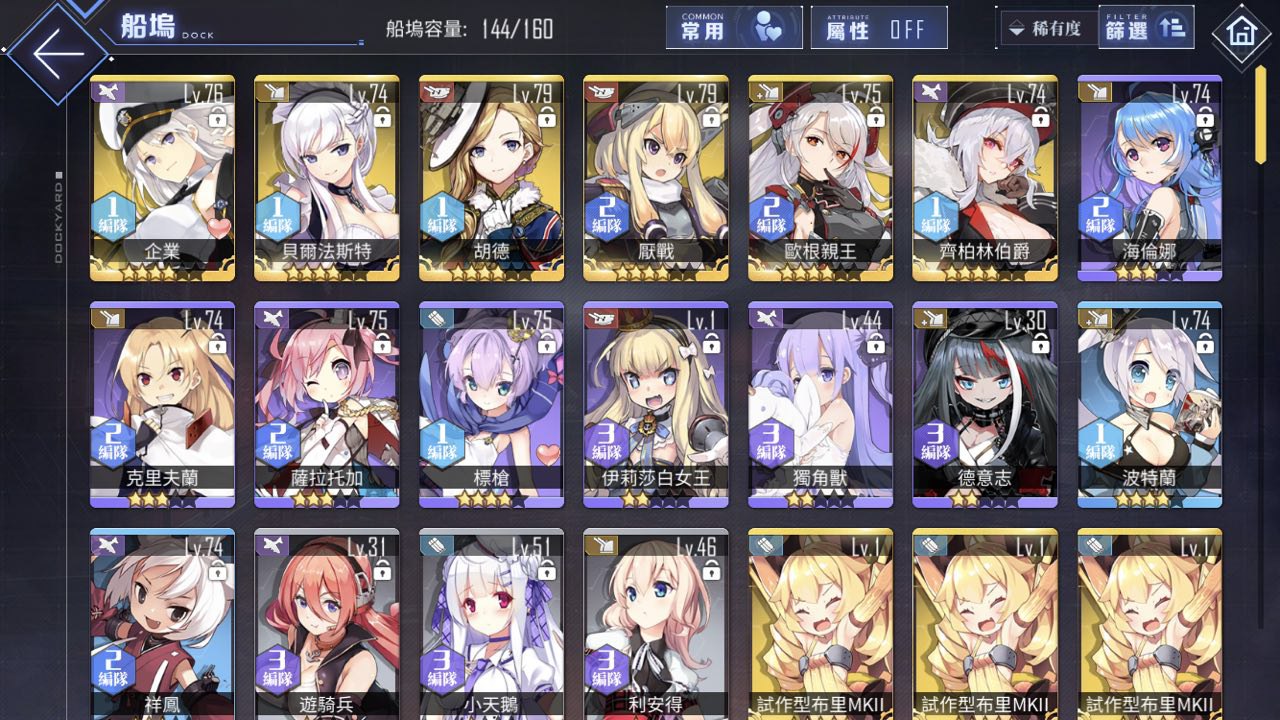1280x720 pixels.
Task: Select the 波特蘭 ship card
Action: click(1149, 404)
